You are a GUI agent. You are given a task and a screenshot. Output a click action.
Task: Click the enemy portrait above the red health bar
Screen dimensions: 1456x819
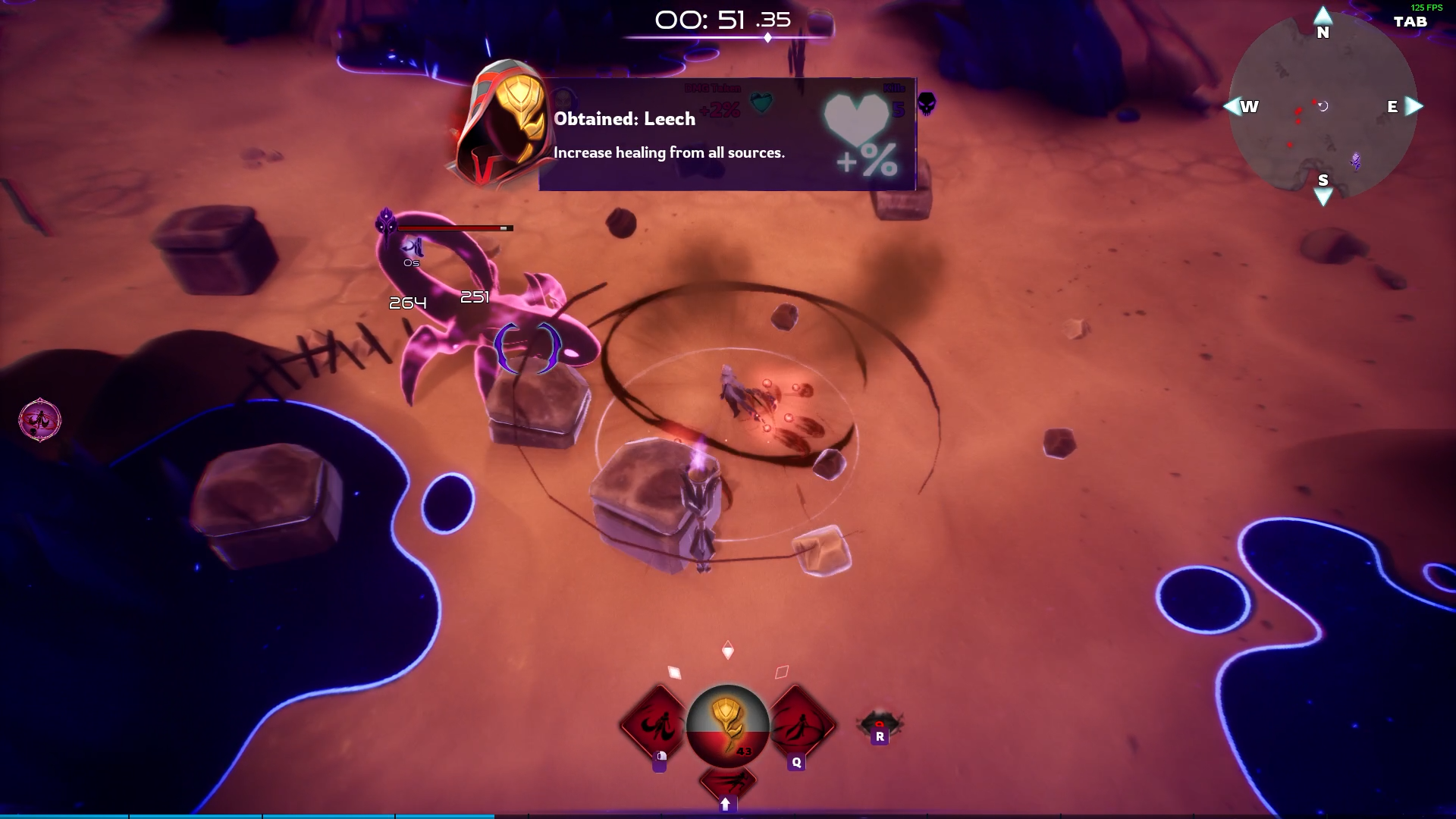[387, 223]
